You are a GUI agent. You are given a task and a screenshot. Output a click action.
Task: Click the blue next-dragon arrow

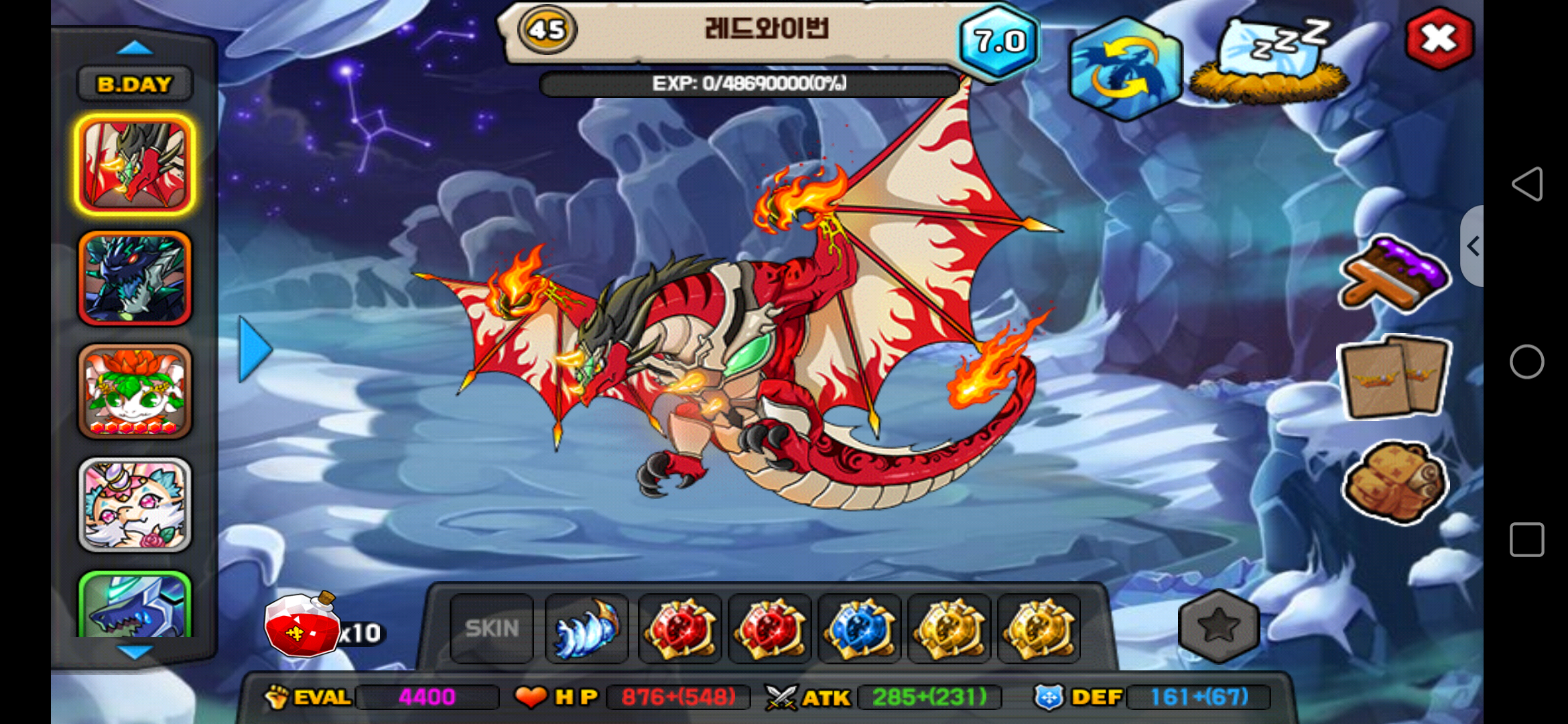(255, 349)
